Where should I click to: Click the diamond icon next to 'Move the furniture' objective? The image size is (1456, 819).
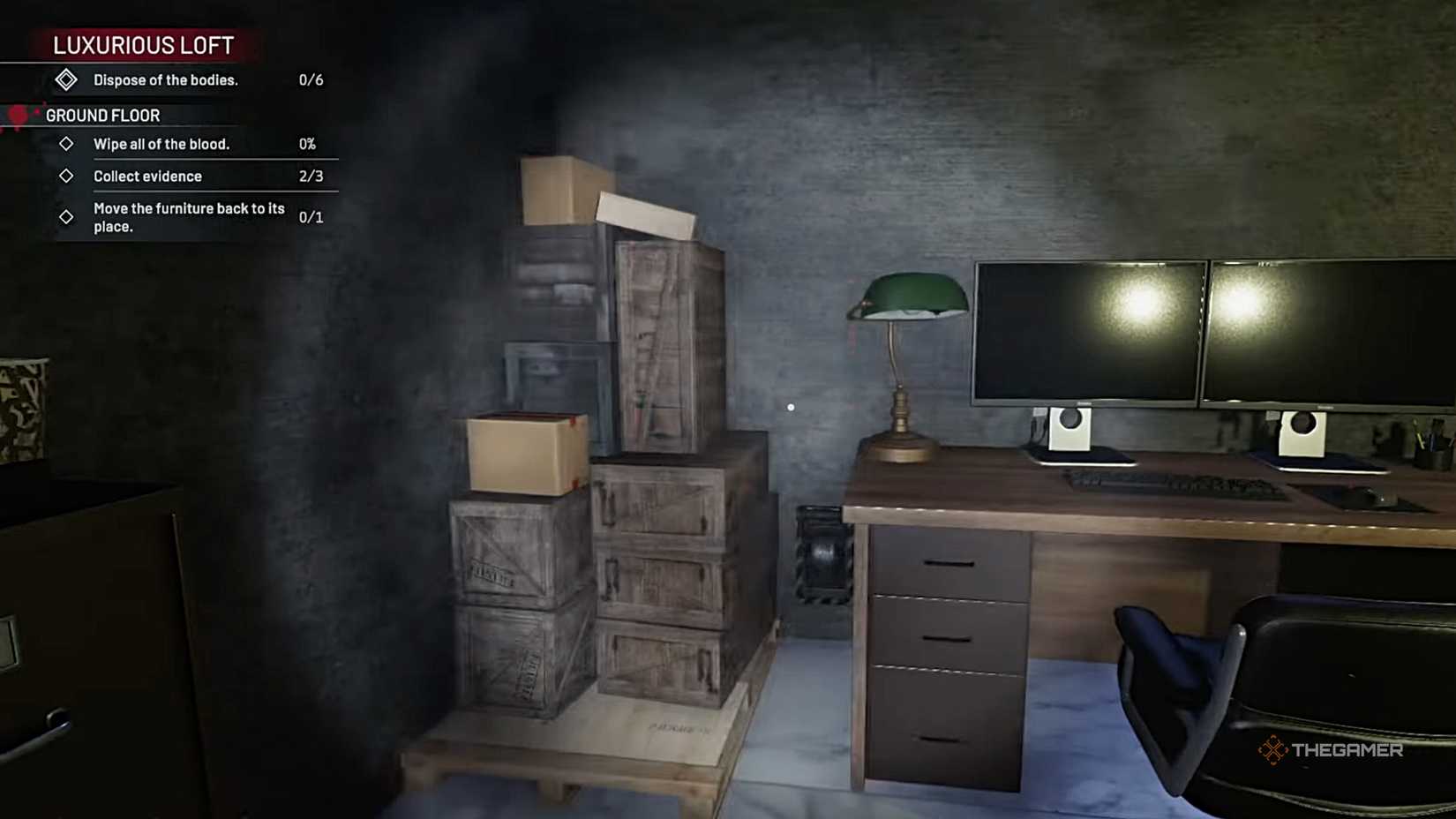65,216
